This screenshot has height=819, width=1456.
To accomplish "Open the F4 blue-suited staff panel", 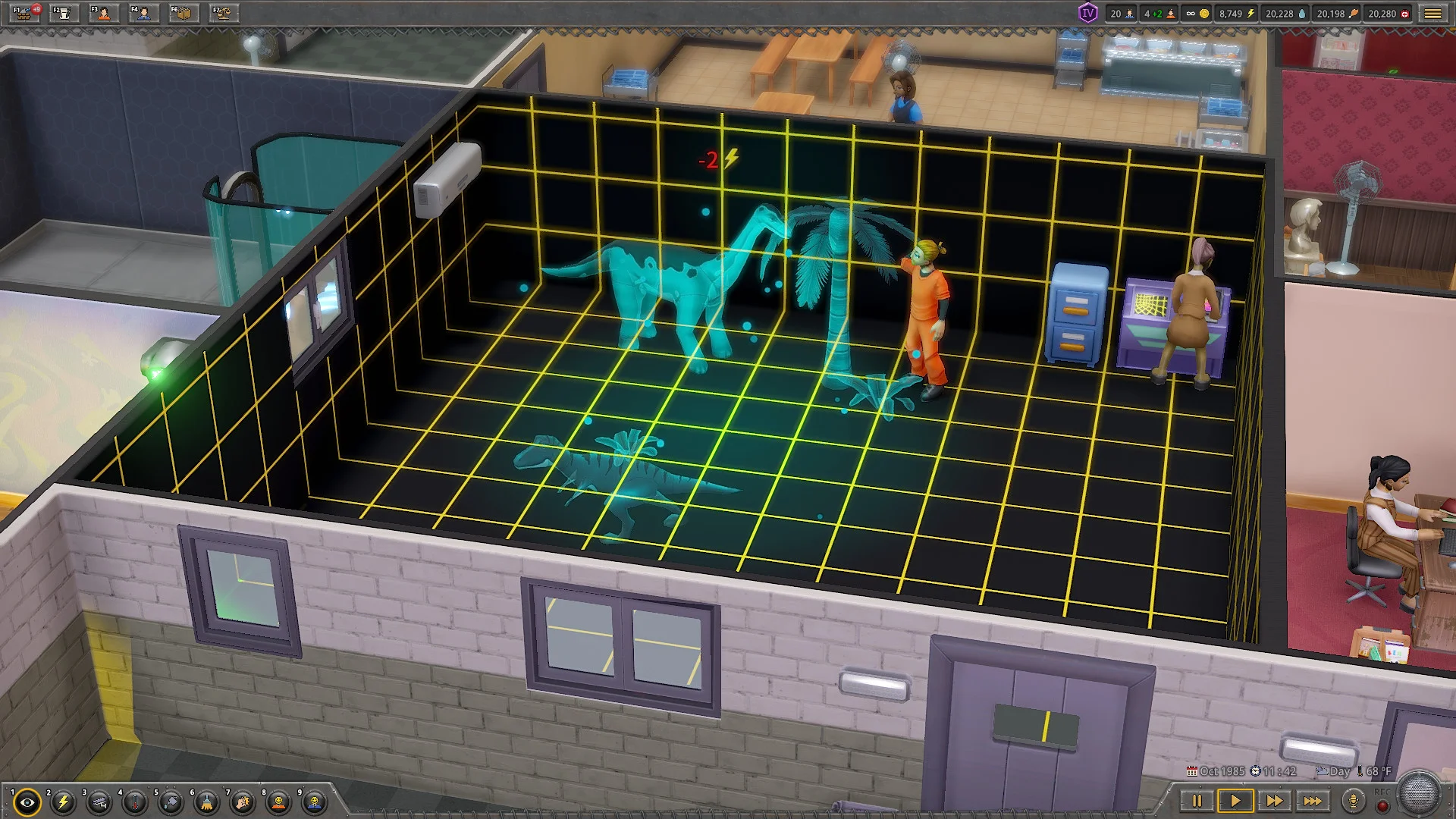I will click(x=143, y=13).
